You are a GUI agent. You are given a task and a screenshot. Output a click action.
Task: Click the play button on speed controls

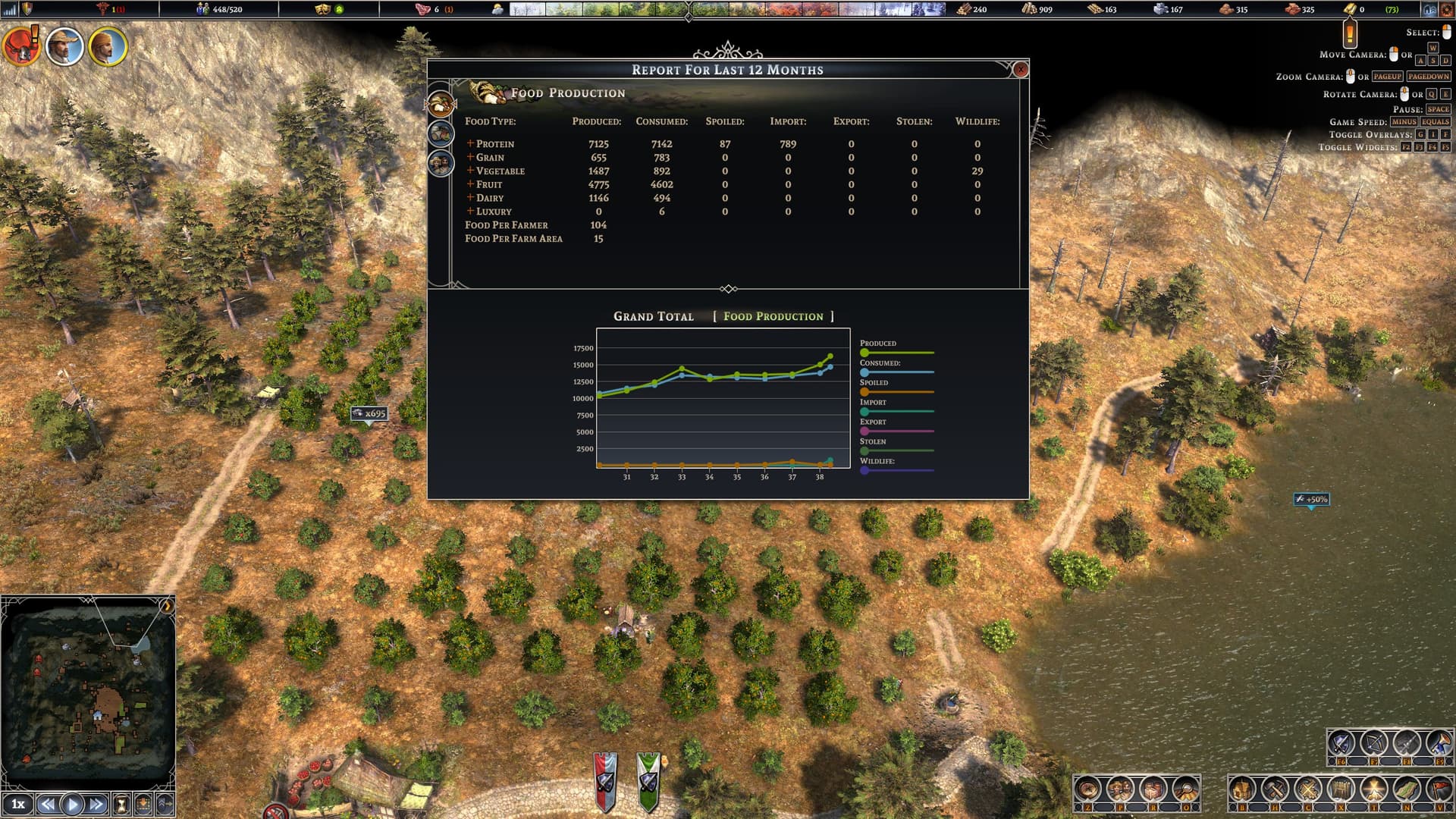point(72,805)
